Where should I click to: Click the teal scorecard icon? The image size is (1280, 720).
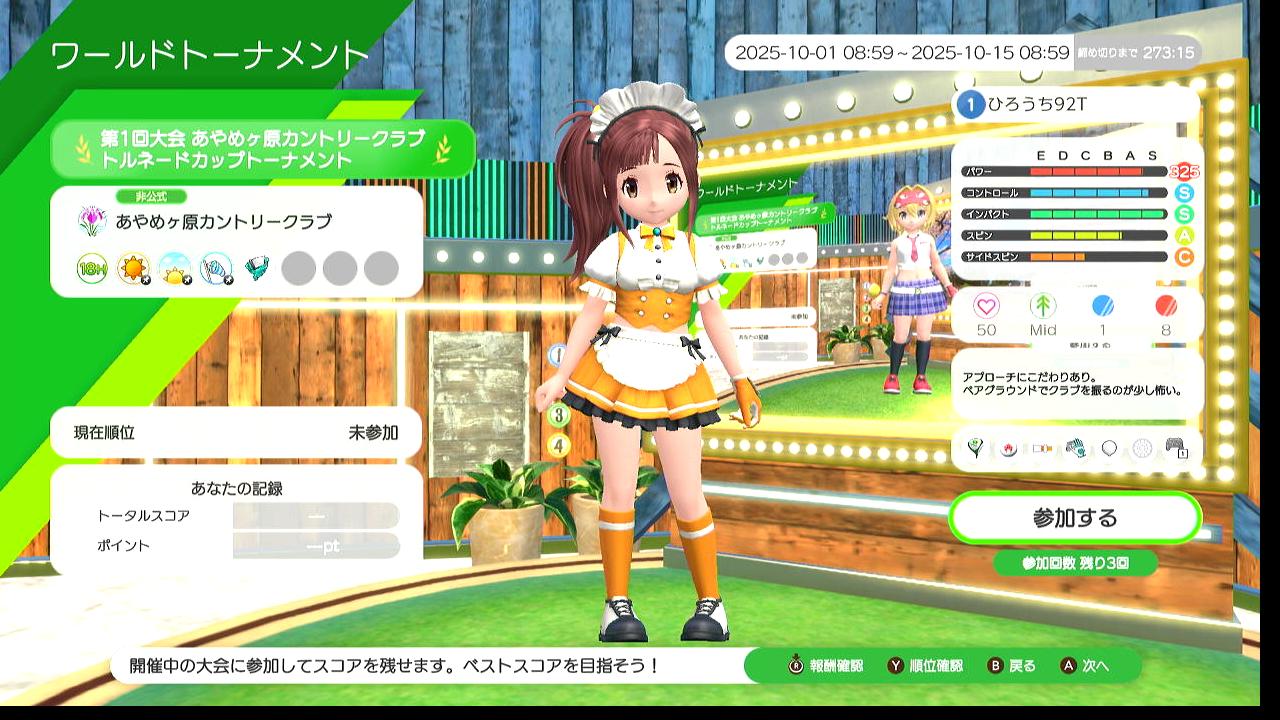pyautogui.click(x=257, y=268)
